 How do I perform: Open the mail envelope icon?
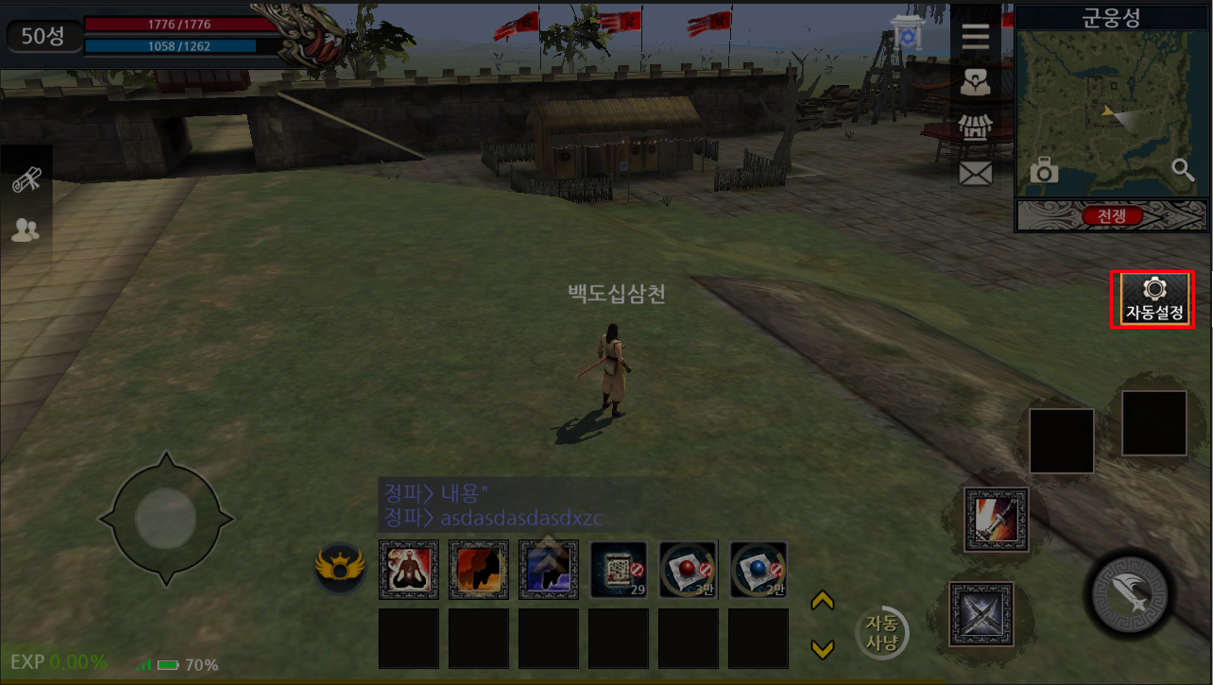click(x=975, y=174)
